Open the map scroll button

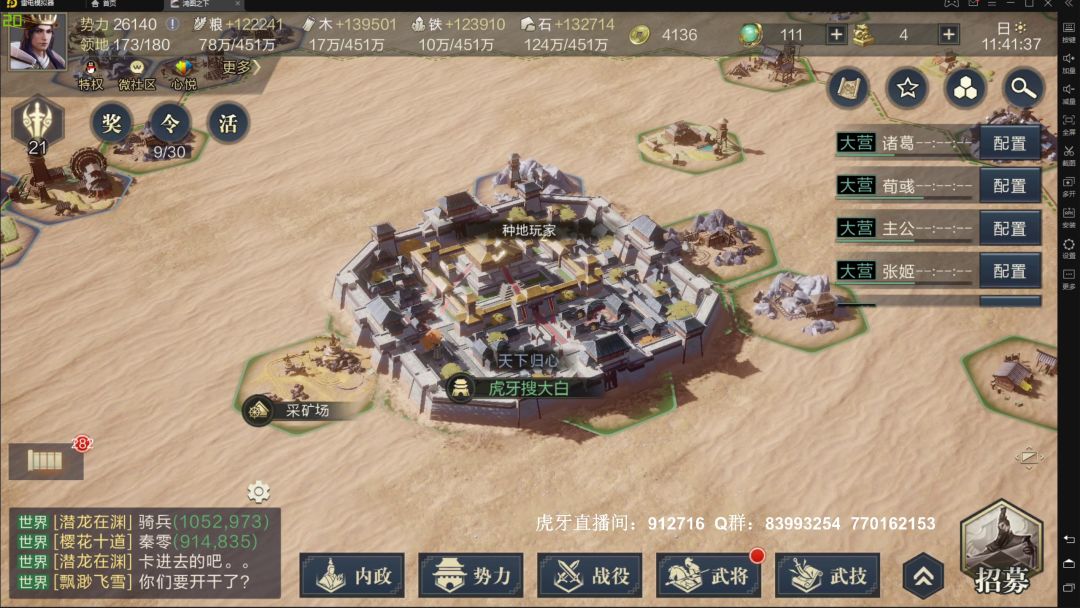coord(849,89)
